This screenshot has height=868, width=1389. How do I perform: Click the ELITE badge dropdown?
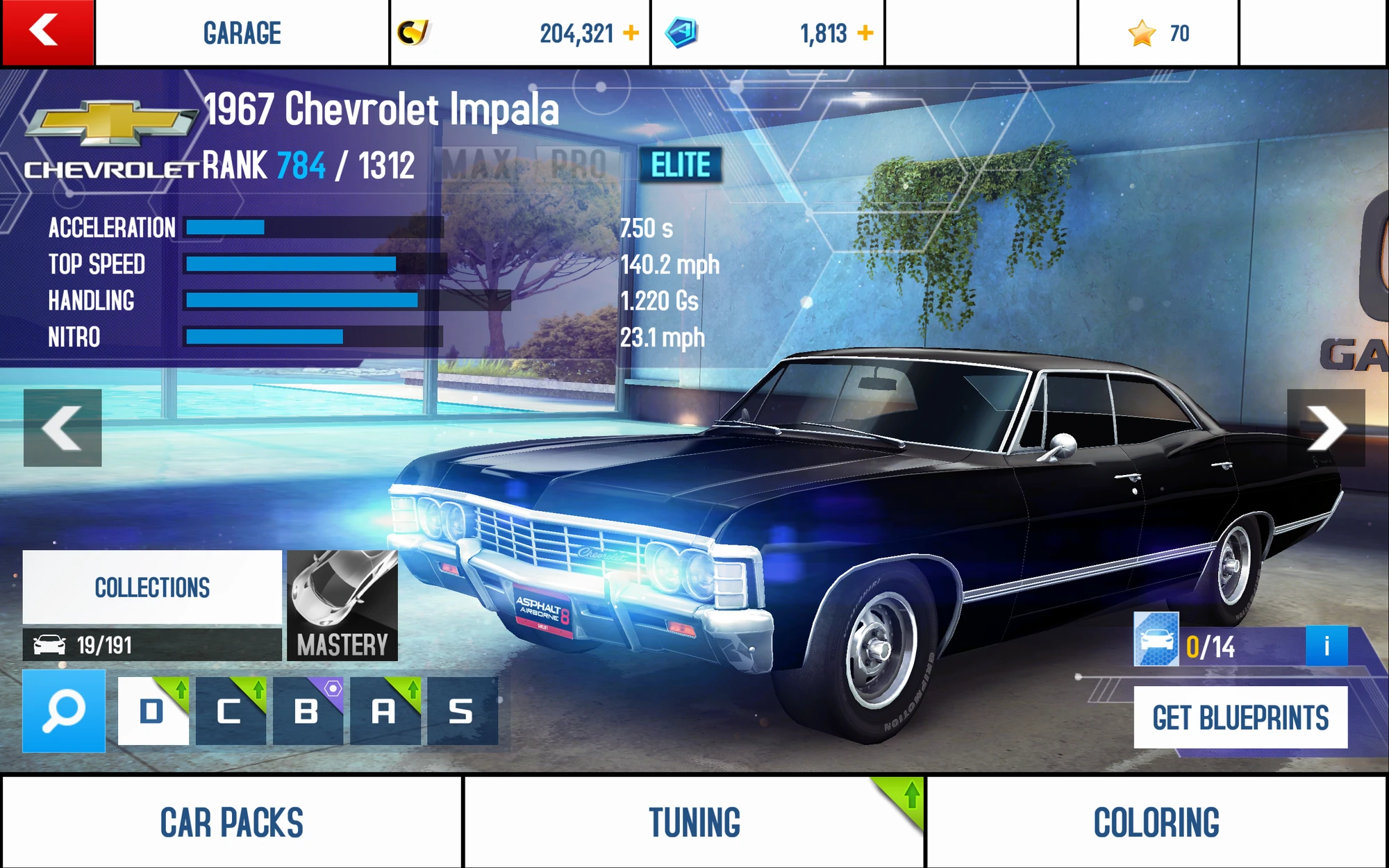[681, 165]
